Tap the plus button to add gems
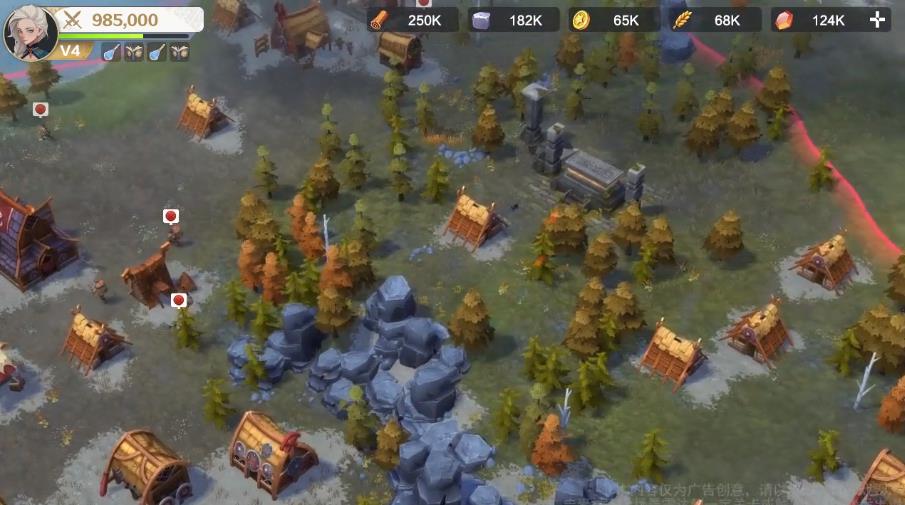Image resolution: width=905 pixels, height=505 pixels. [877, 20]
